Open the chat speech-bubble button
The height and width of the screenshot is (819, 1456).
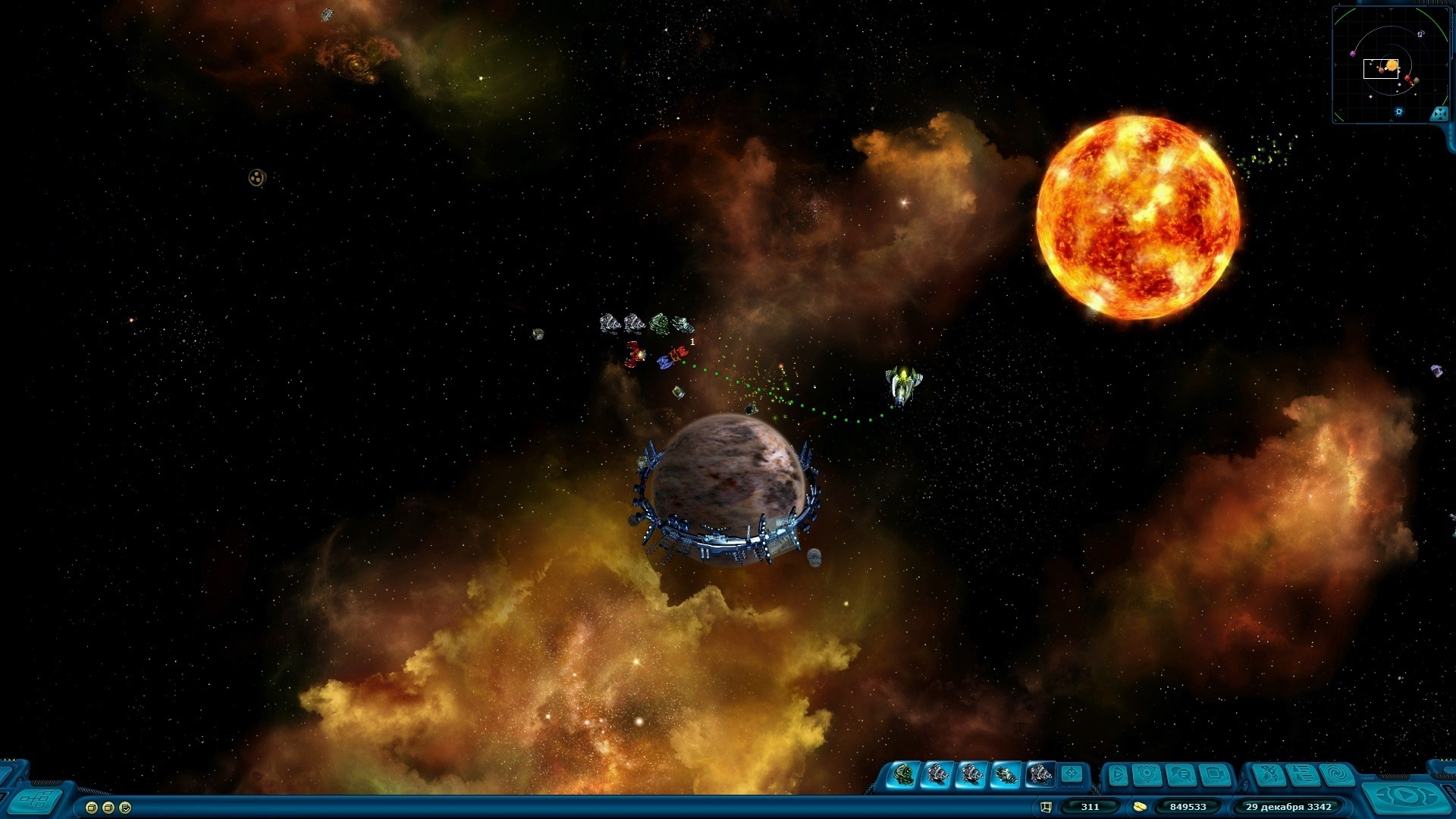(1181, 775)
